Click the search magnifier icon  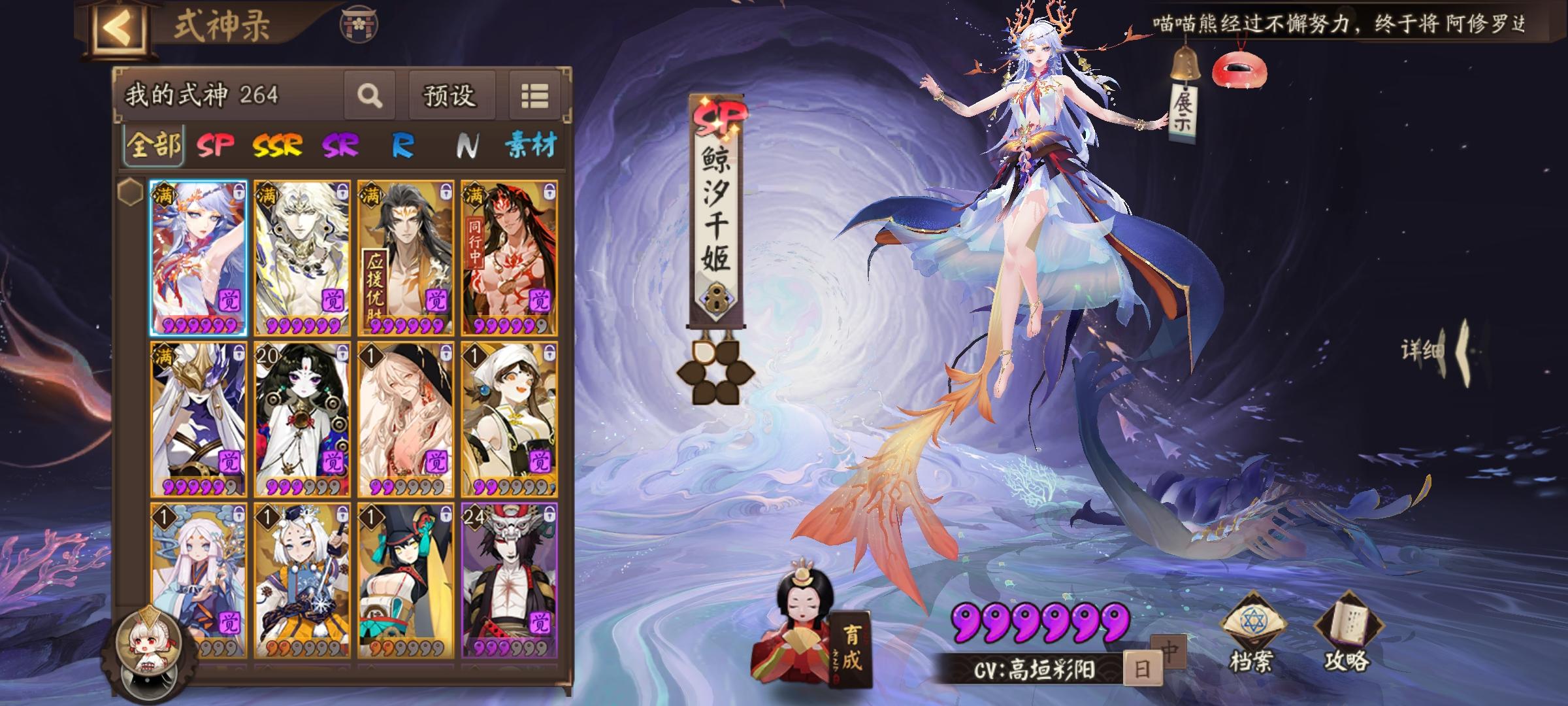coord(370,96)
